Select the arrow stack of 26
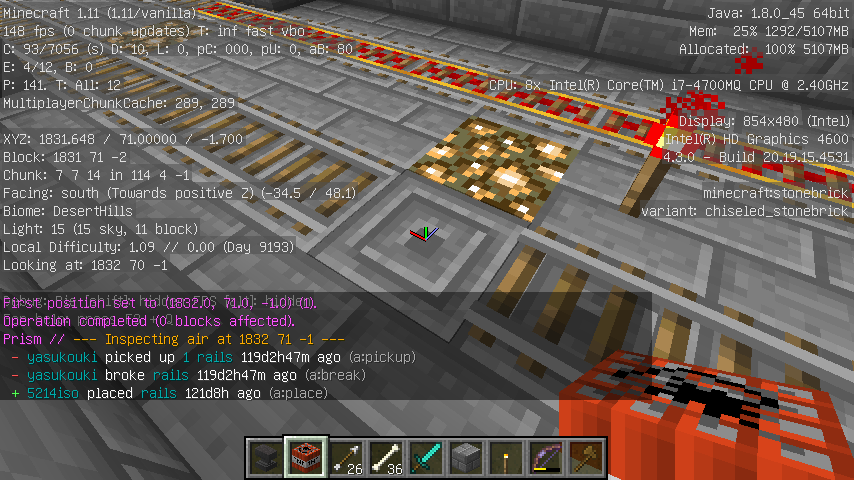The image size is (854, 480). pyautogui.click(x=346, y=458)
